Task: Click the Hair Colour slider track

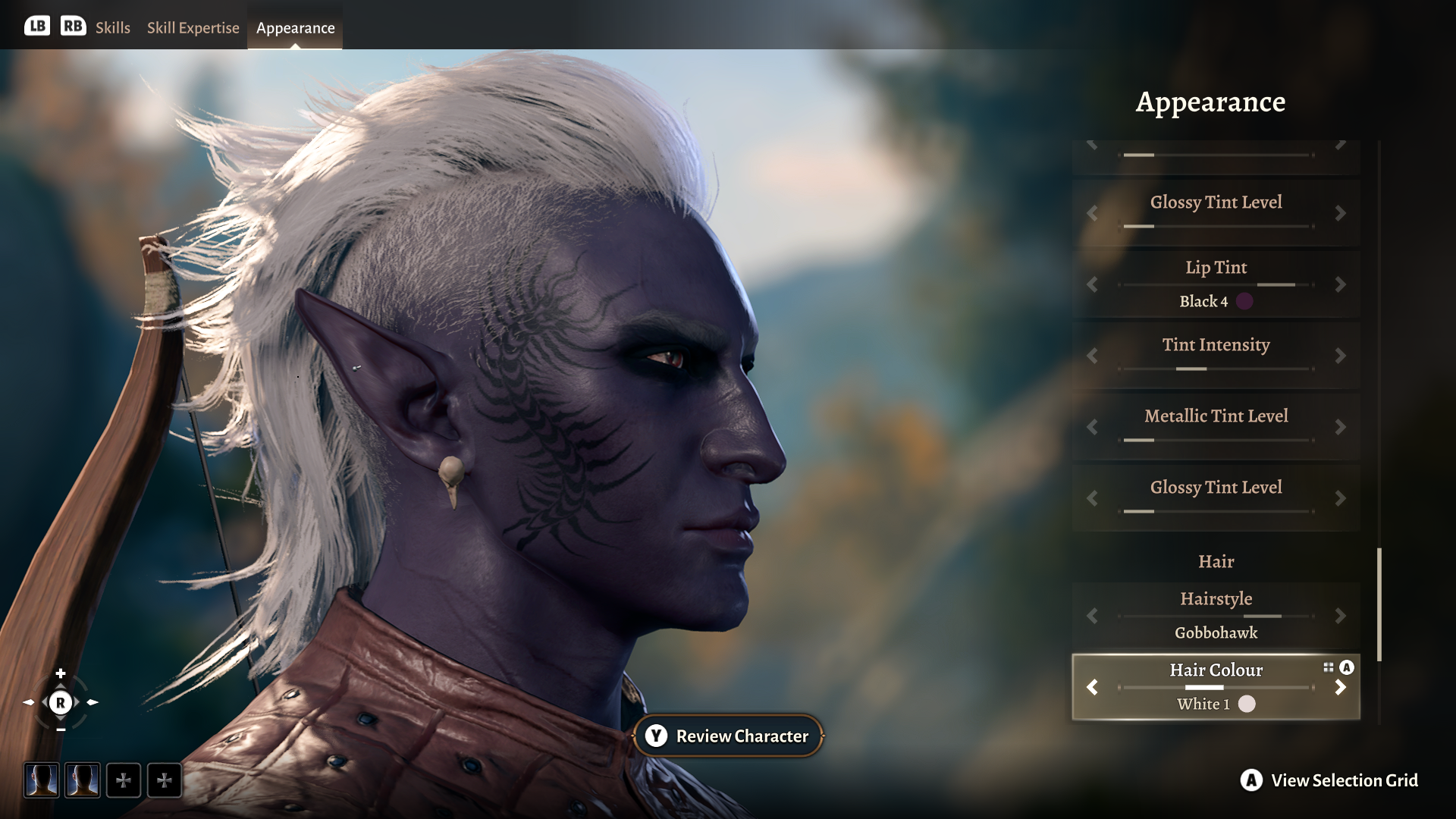Action: click(1216, 688)
